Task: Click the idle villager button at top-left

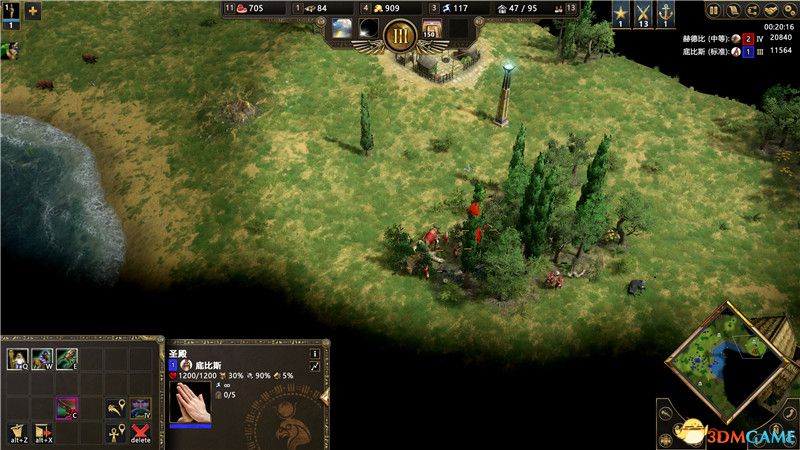Action: click(9, 12)
